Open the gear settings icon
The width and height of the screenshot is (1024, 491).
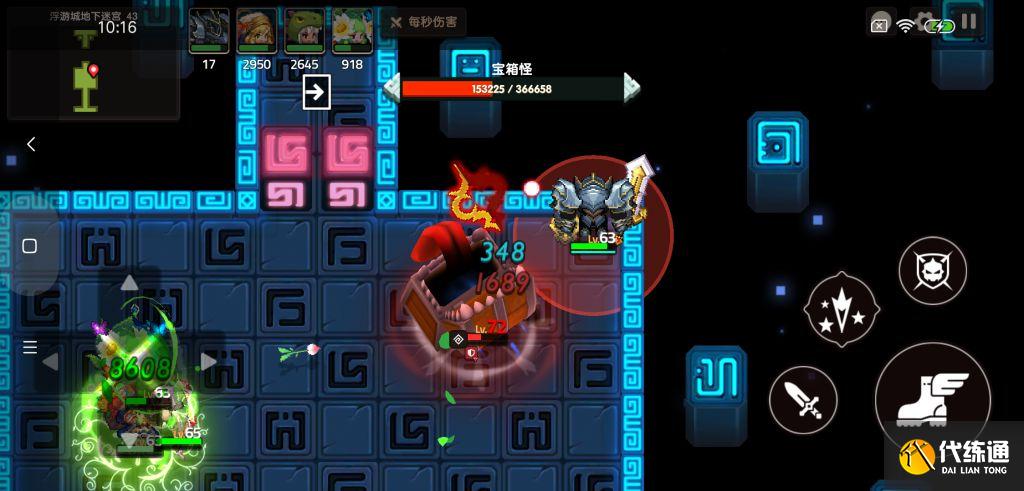pos(925,22)
